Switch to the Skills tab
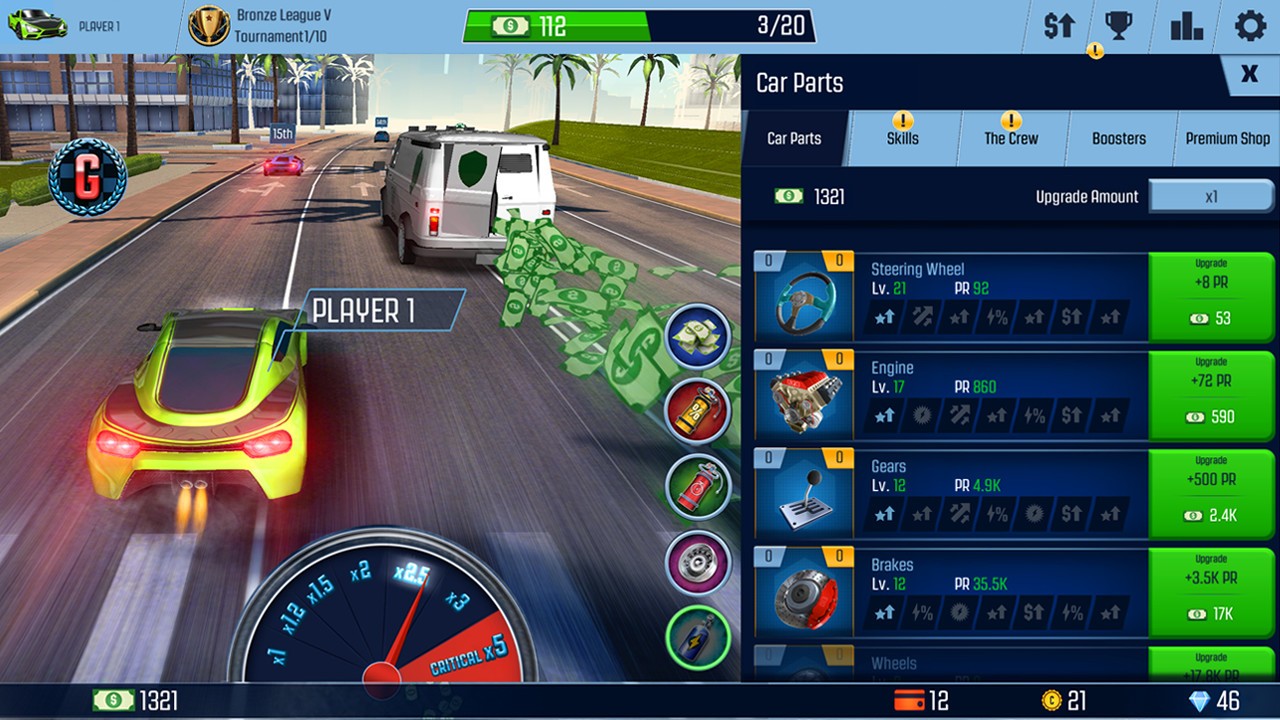The height and width of the screenshot is (720, 1280). point(901,138)
